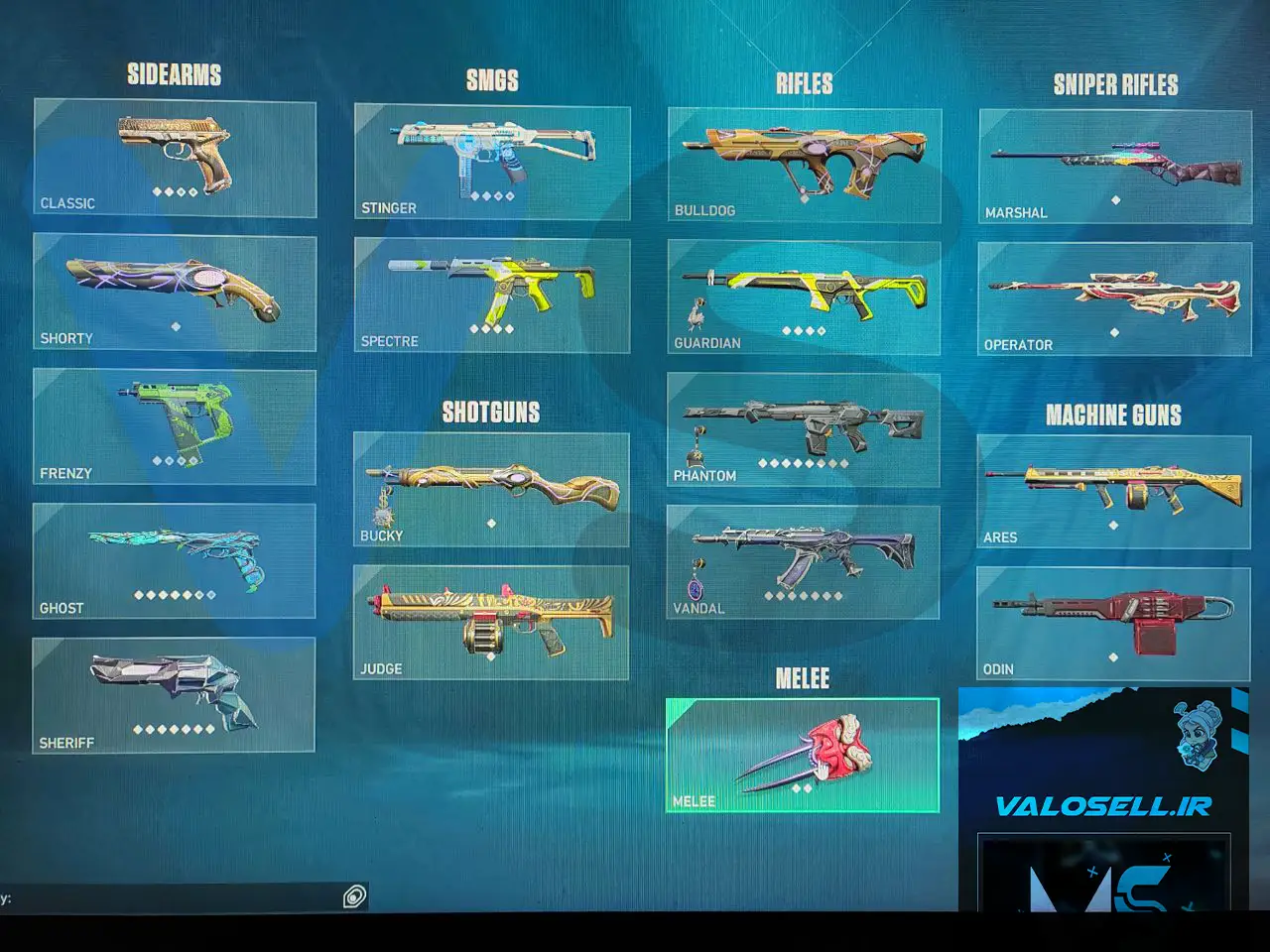Image resolution: width=1270 pixels, height=952 pixels.
Task: Open the Shorty skin slot
Action: 175,293
